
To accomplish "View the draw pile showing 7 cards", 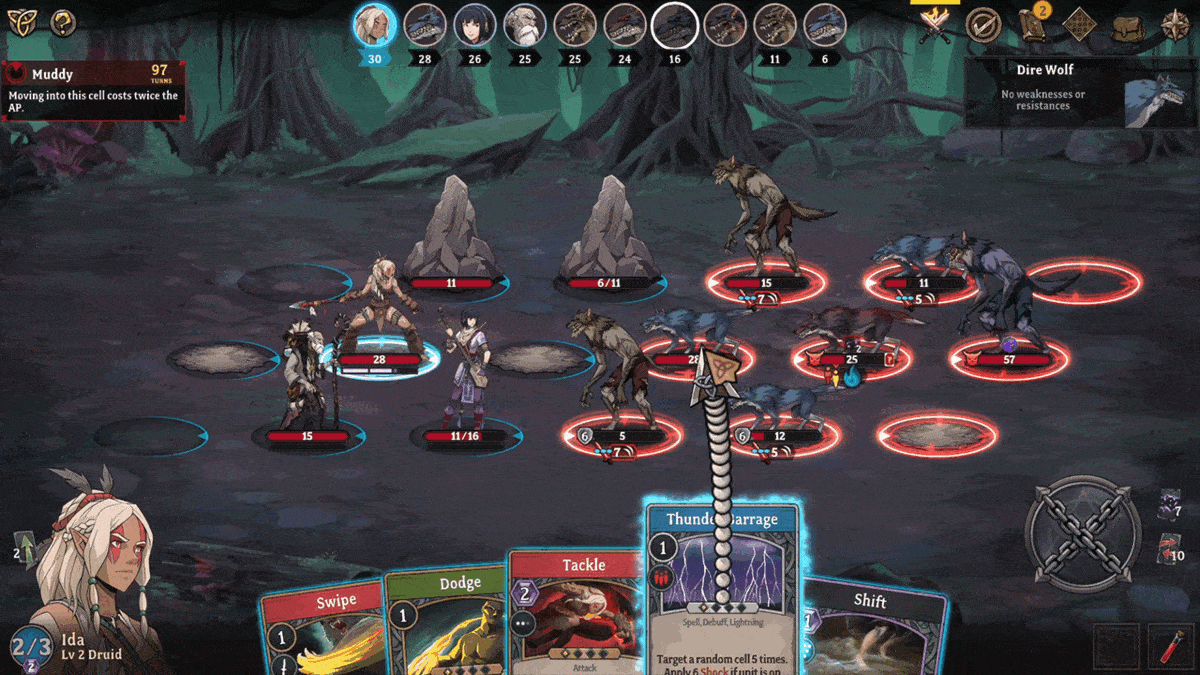I will pos(1170,505).
